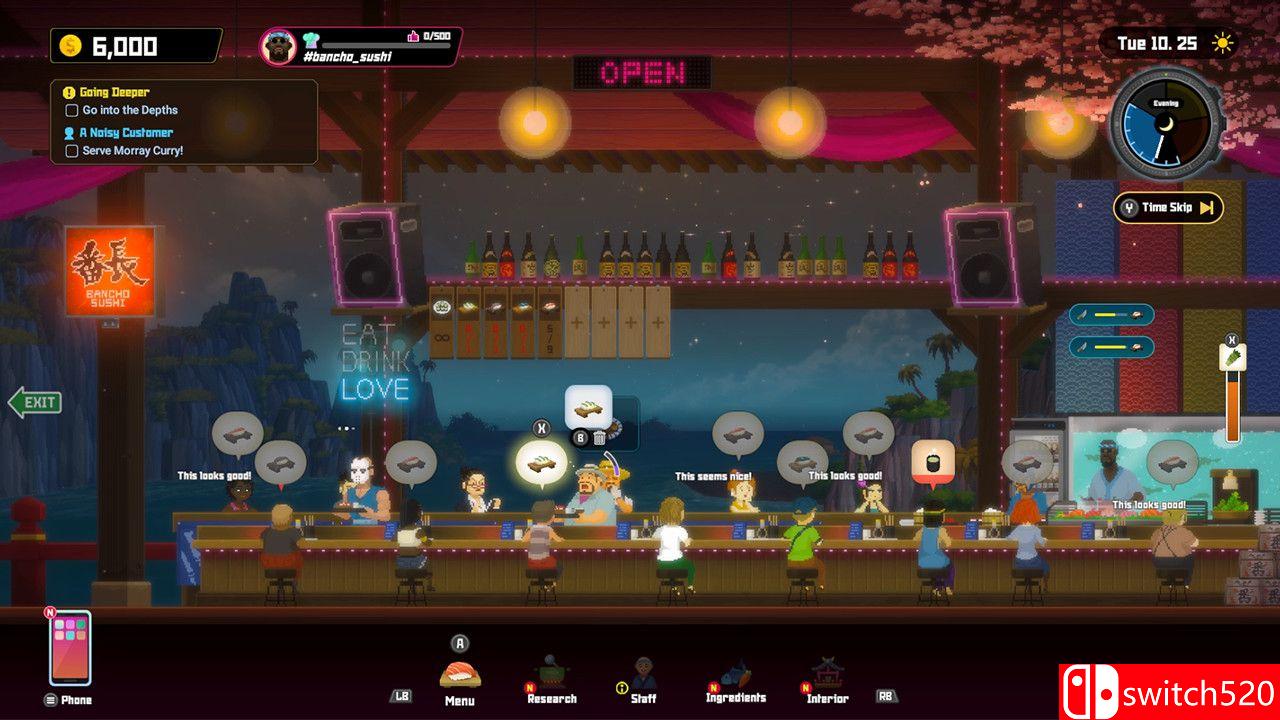
Task: Activate the Time Skip button
Action: click(1168, 208)
